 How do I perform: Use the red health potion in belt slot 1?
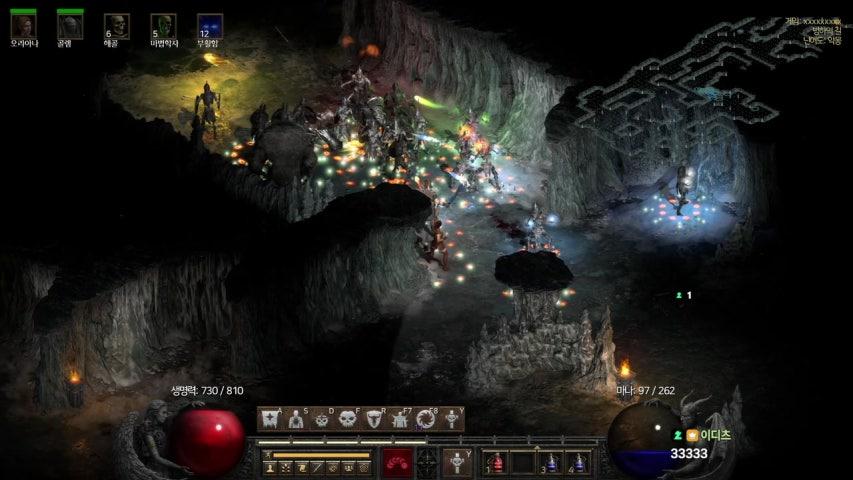497,462
